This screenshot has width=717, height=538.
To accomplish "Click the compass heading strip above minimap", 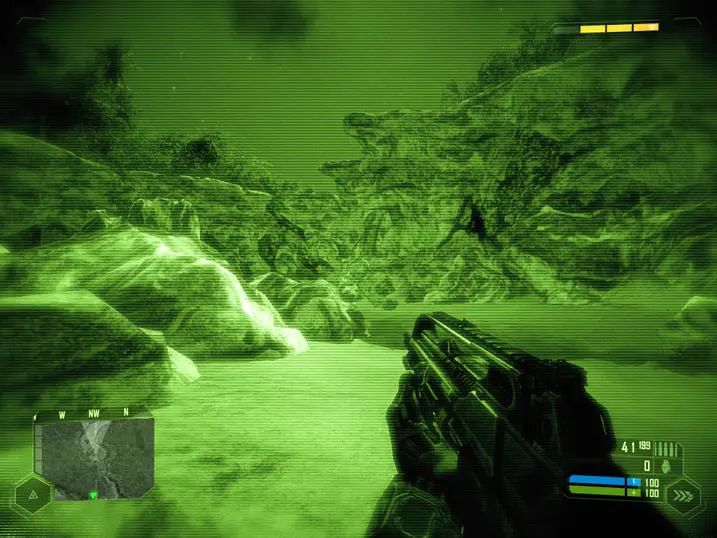I will [94, 413].
